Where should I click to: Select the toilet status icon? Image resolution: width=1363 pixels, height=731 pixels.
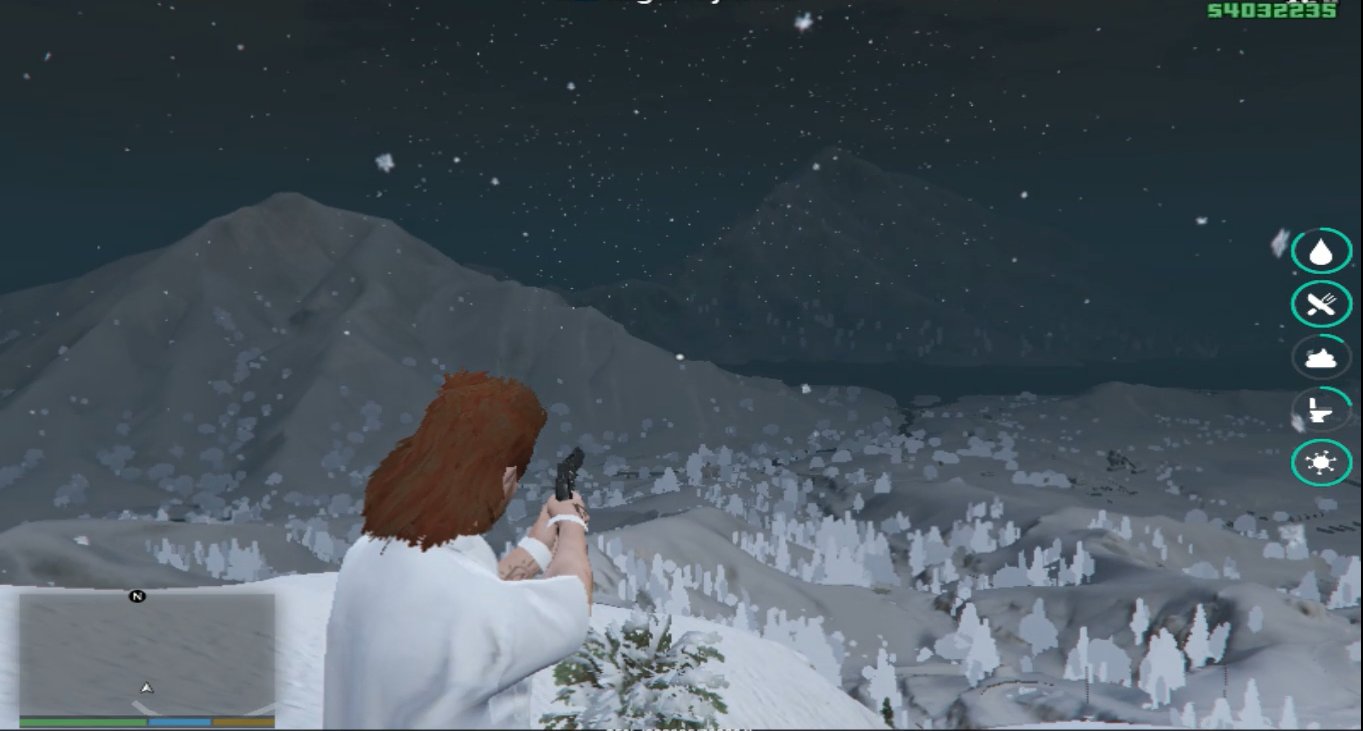pos(1321,410)
